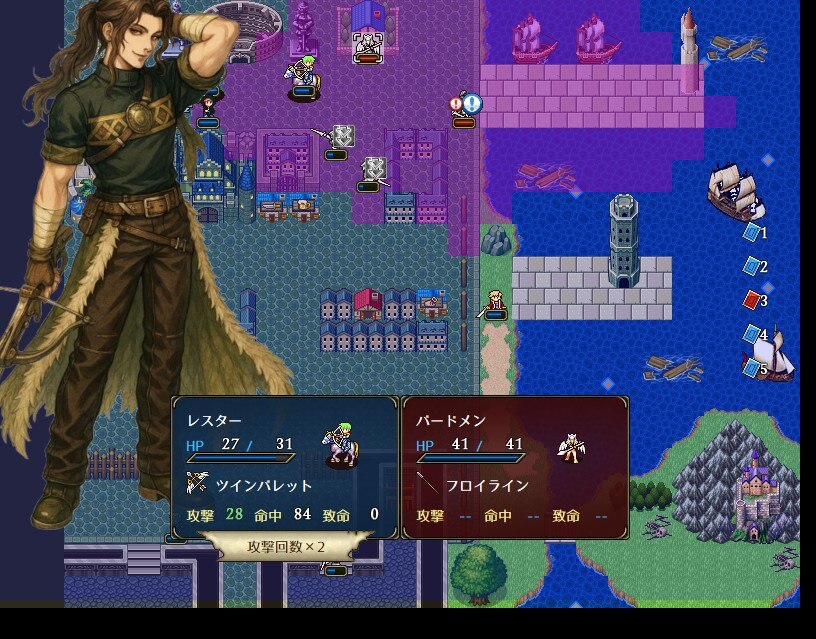Select the blue card numbered 2
Image resolution: width=816 pixels, height=639 pixels.
tap(752, 266)
